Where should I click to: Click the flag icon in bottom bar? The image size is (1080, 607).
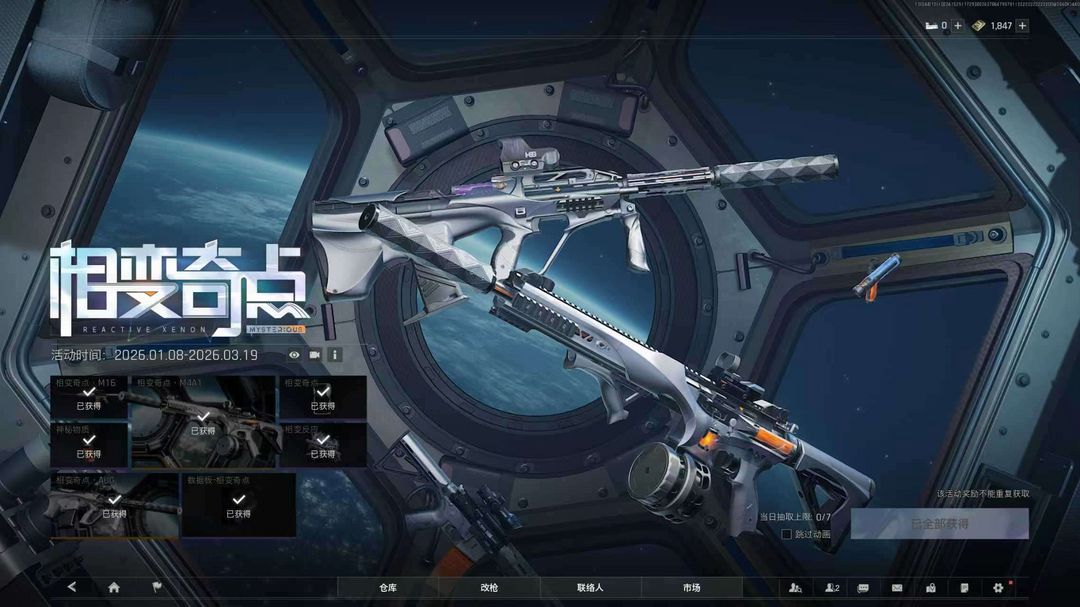coord(157,587)
